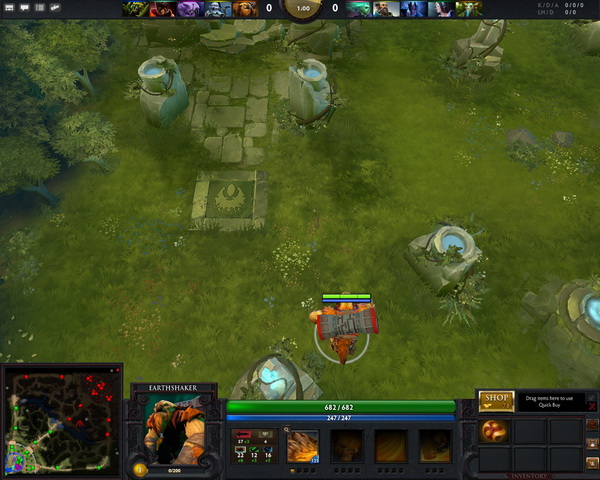Select the Earthshaker hero portrait
Viewport: 600px width, 480px height.
pos(172,428)
